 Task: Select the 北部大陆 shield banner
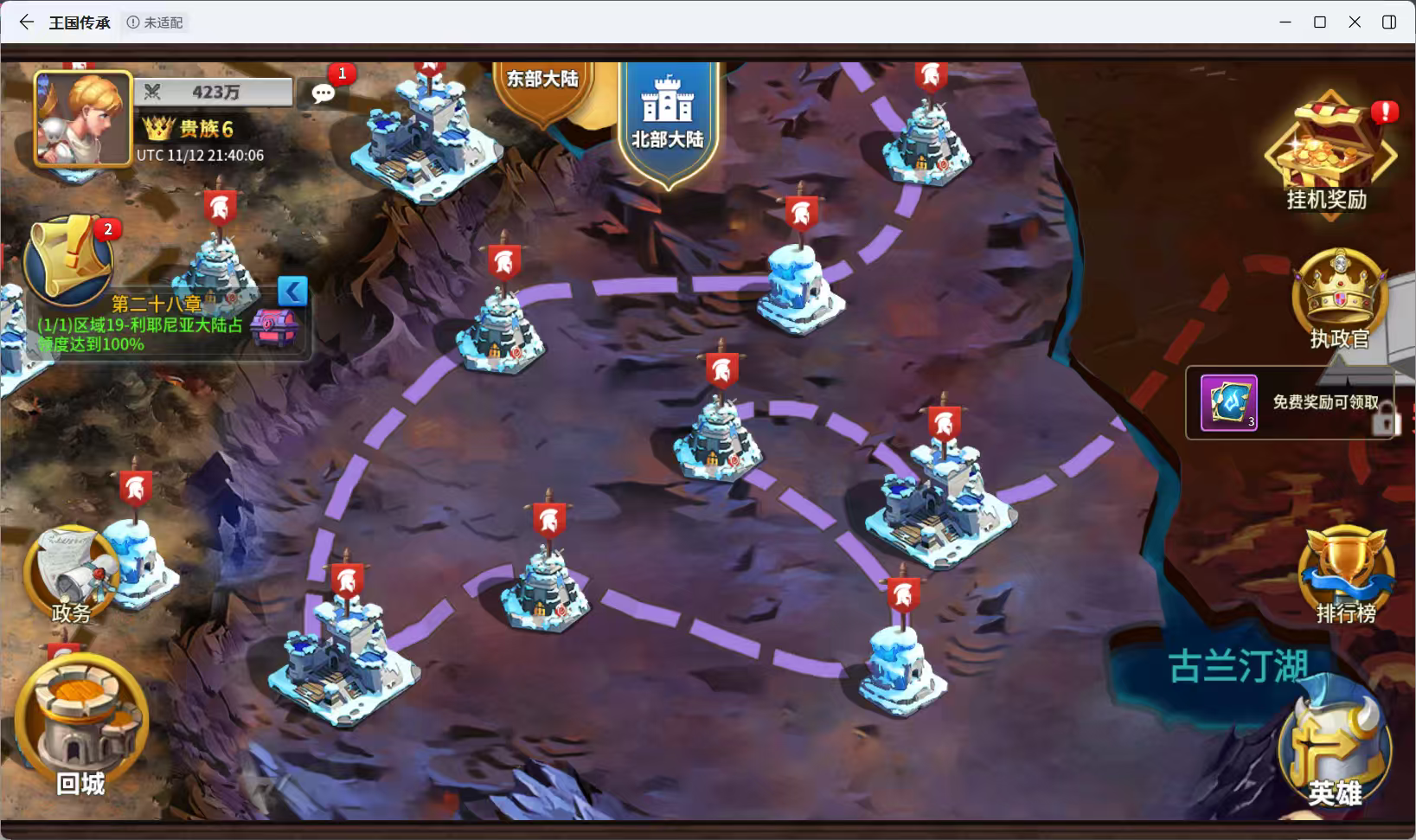tap(666, 117)
